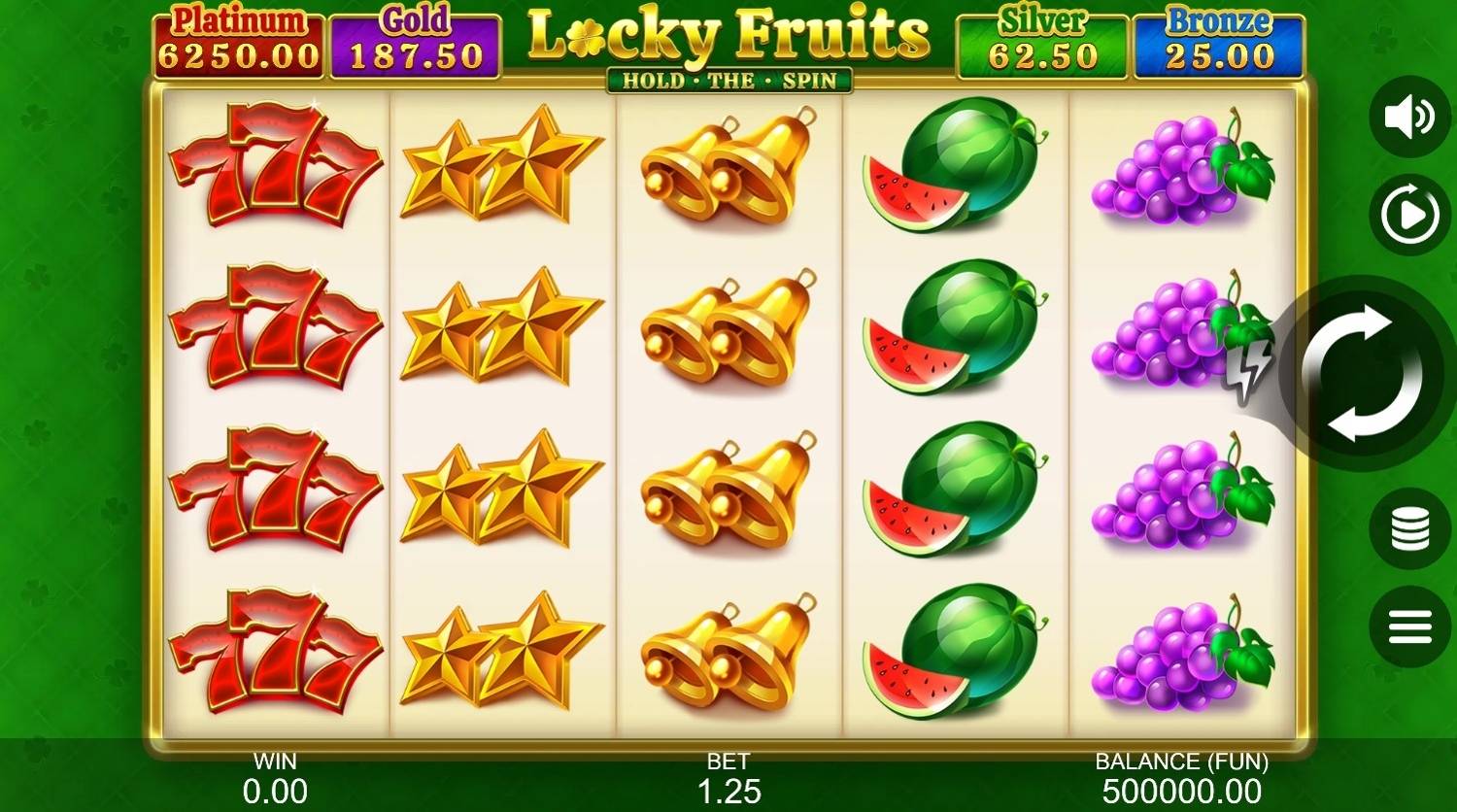Viewport: 1457px width, 812px height.
Task: Open the bet coins settings
Action: [x=1409, y=527]
